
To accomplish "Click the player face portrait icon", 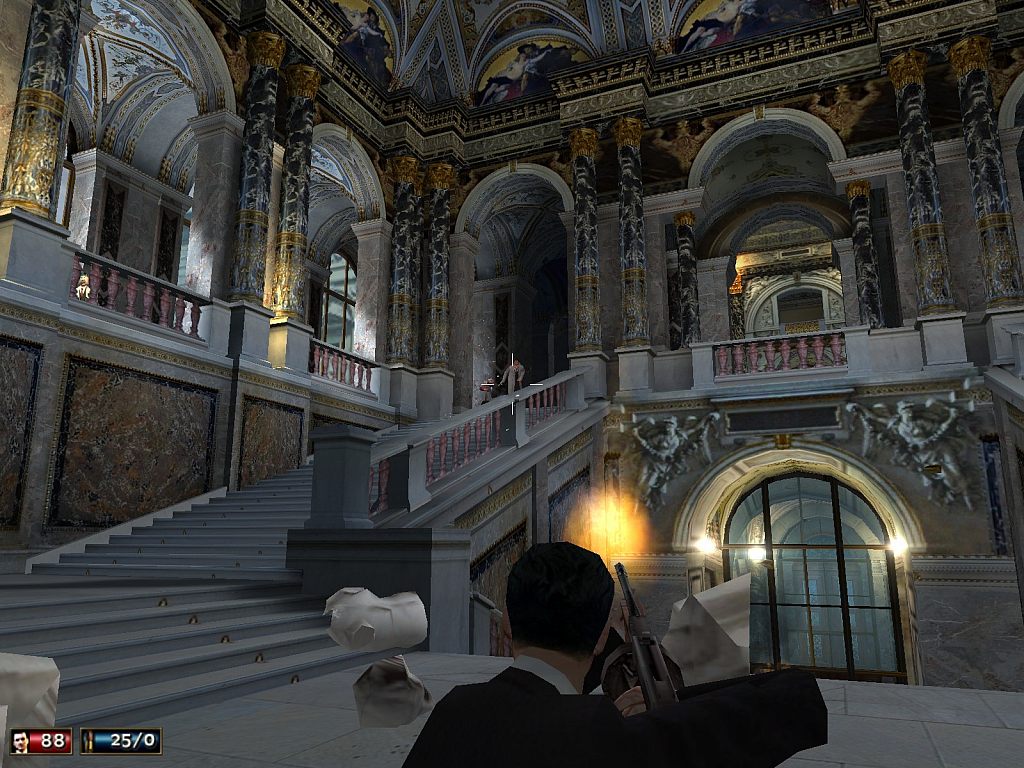I will click(20, 741).
